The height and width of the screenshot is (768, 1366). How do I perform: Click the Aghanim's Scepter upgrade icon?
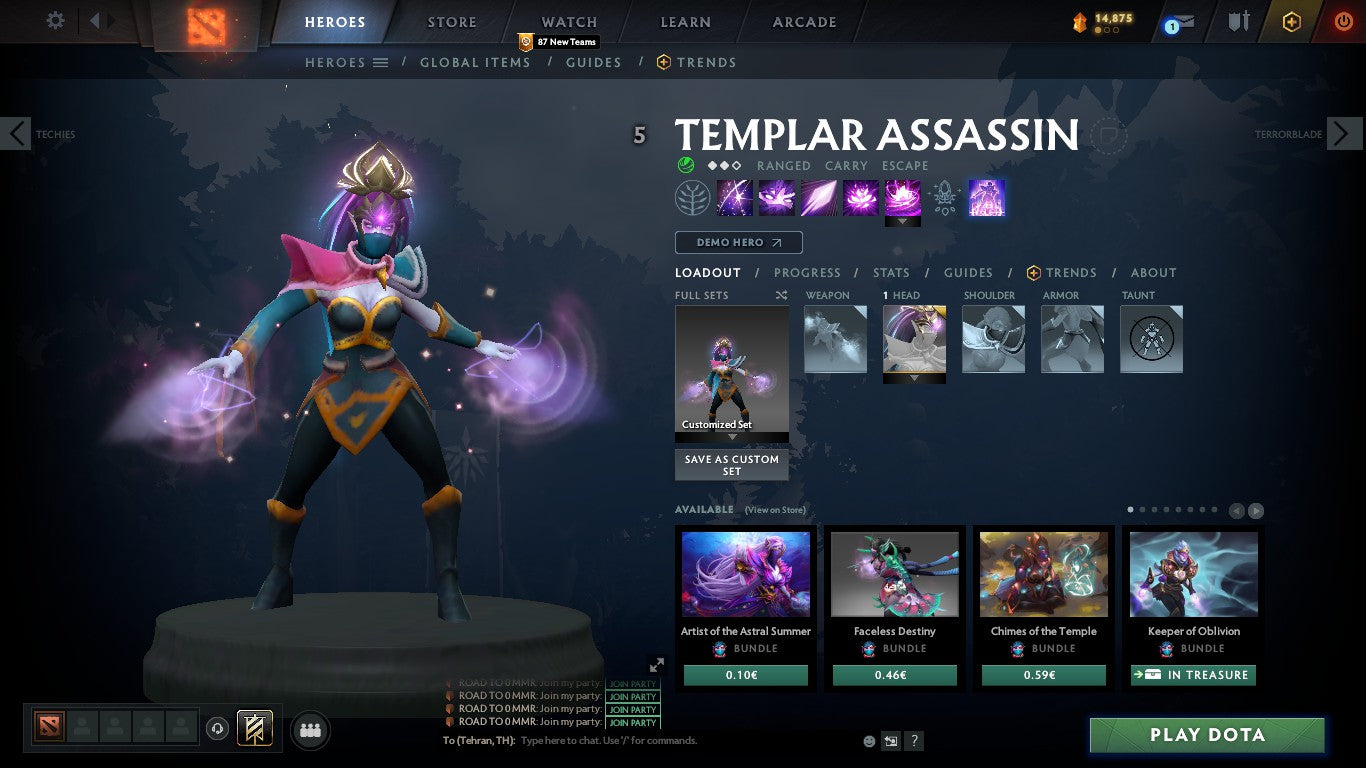coord(943,198)
